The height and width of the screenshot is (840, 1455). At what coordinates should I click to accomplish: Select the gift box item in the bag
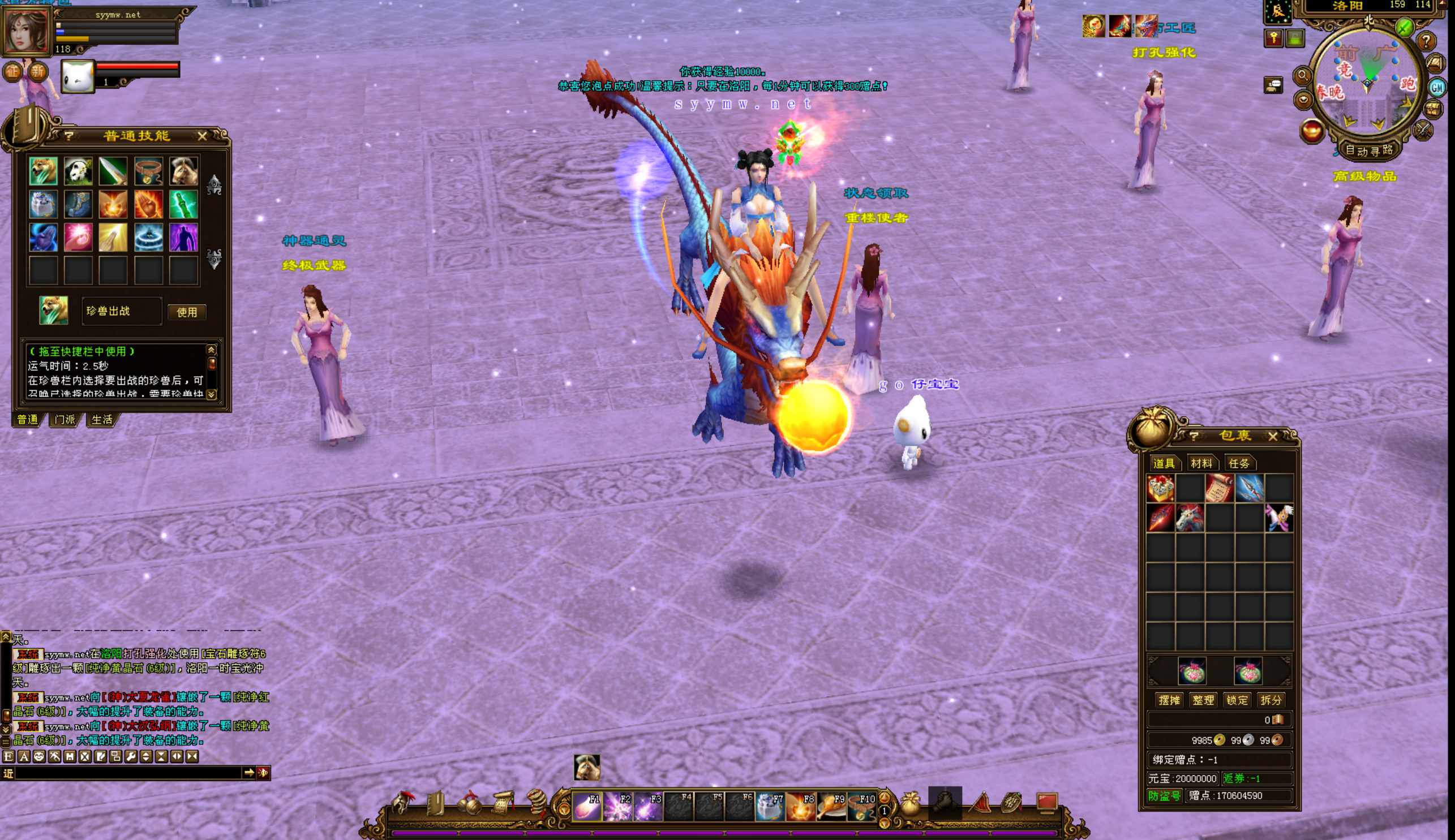(1160, 489)
